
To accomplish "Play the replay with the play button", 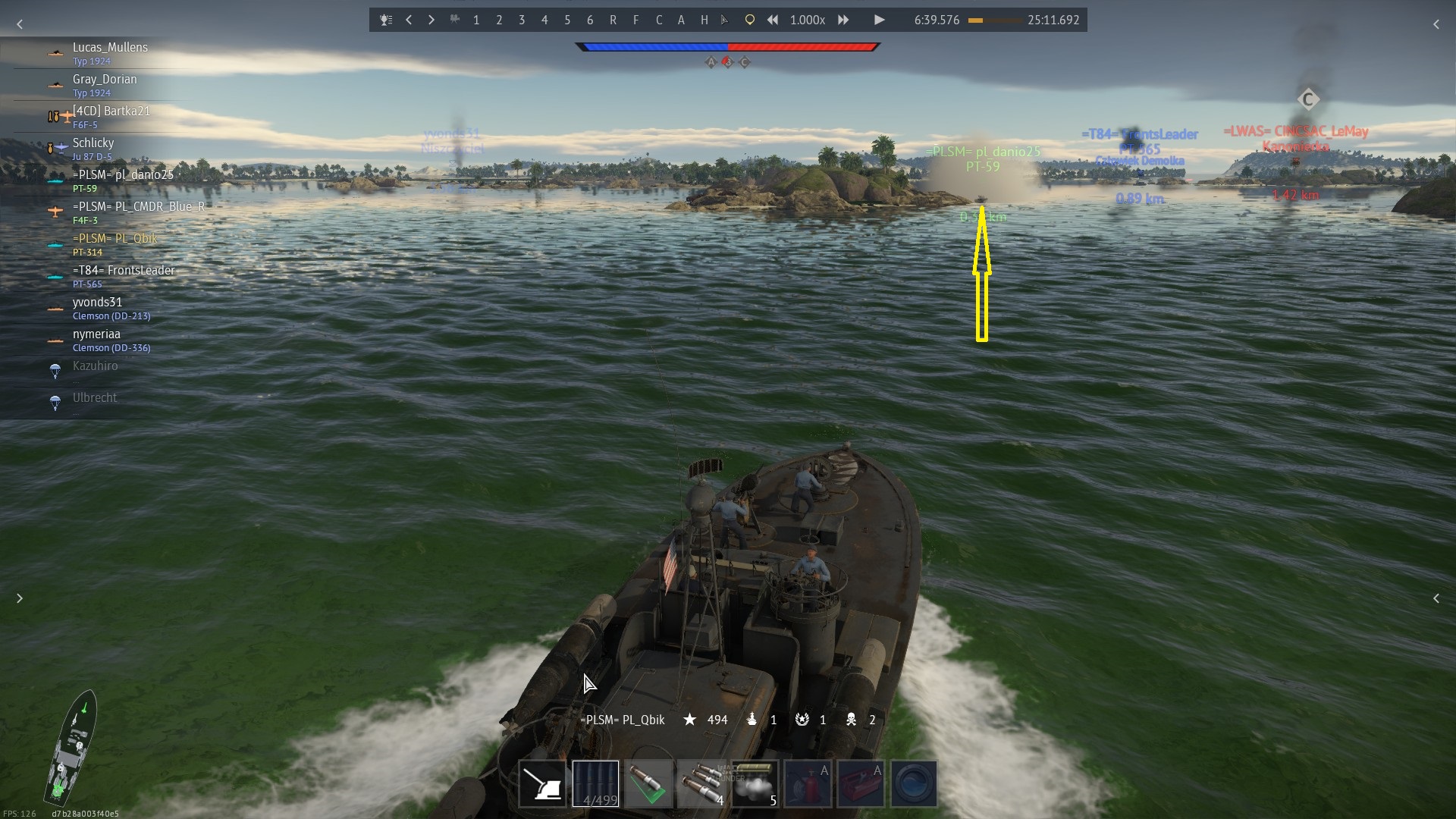I will (x=879, y=20).
